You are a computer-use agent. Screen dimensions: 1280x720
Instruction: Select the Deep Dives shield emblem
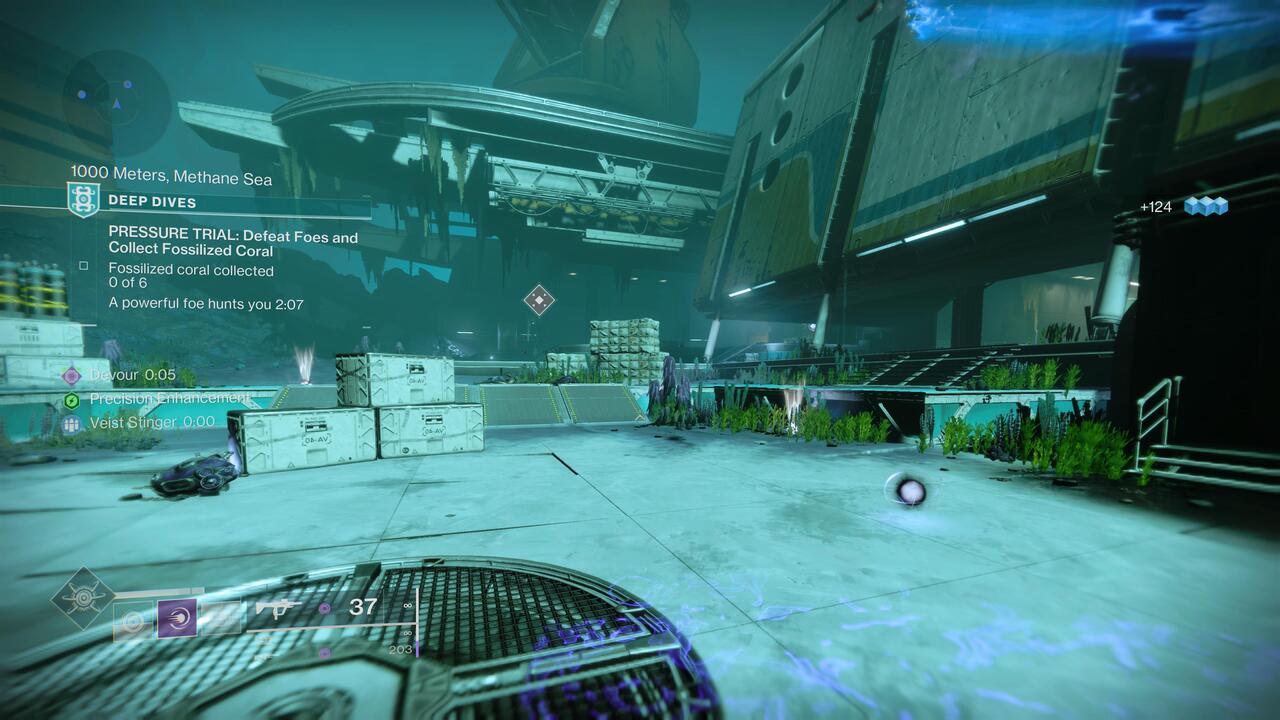[x=83, y=201]
